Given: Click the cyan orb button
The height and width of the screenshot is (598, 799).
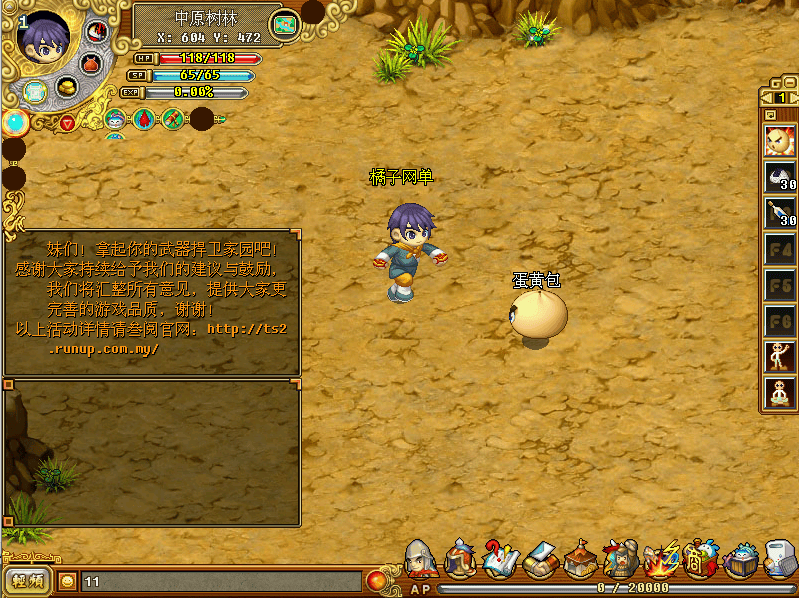Looking at the screenshot, I should click(x=15, y=122).
